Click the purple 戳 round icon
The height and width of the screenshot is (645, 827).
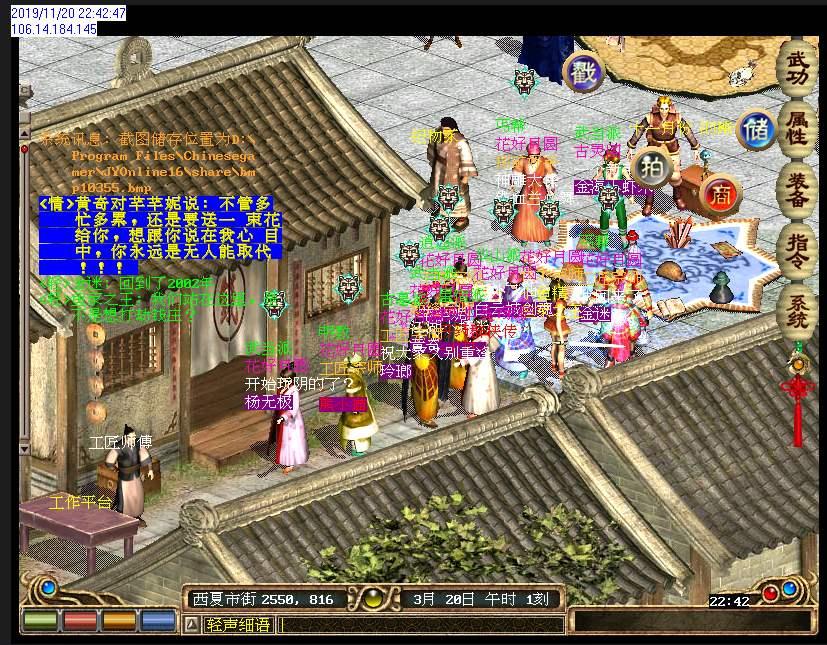pos(582,72)
